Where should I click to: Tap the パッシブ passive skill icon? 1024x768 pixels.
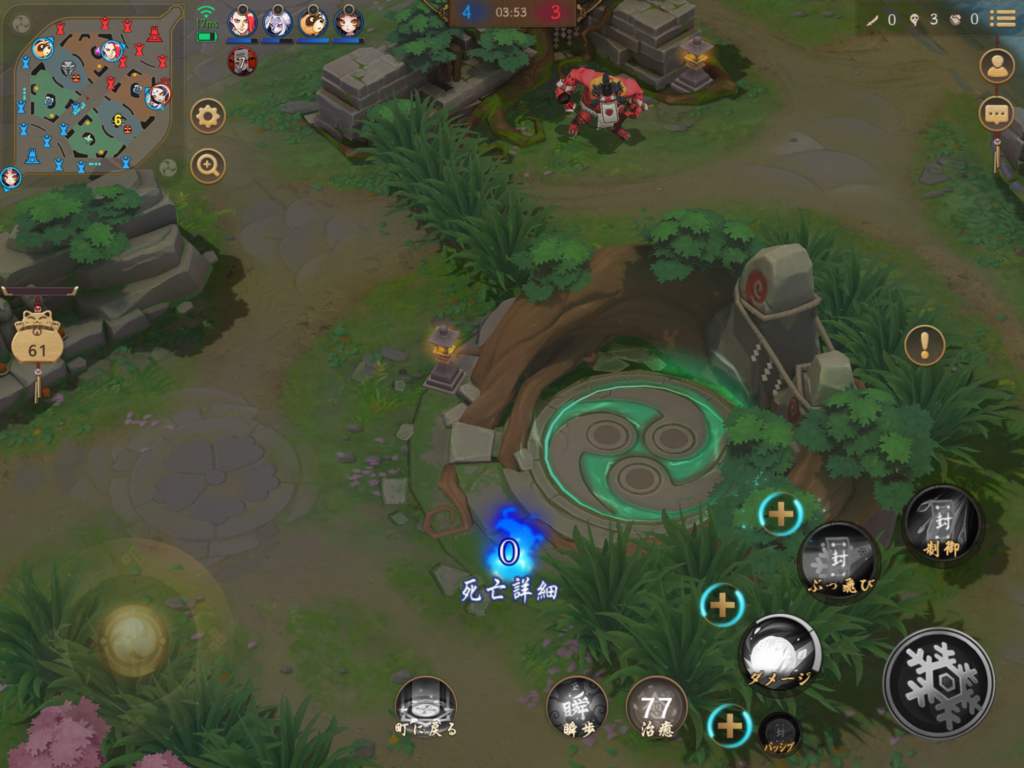tap(779, 732)
